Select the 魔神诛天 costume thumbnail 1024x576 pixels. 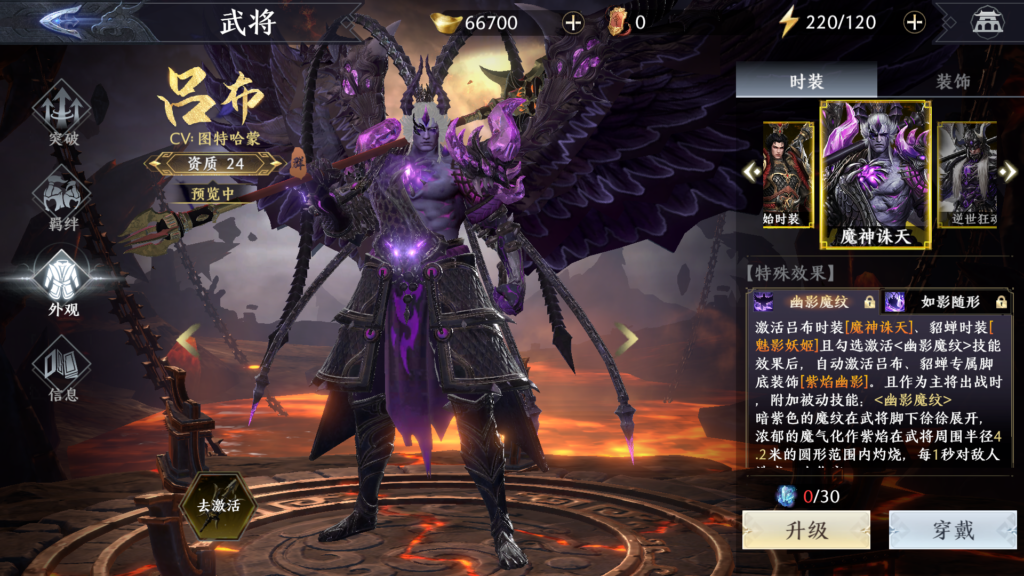[x=875, y=174]
